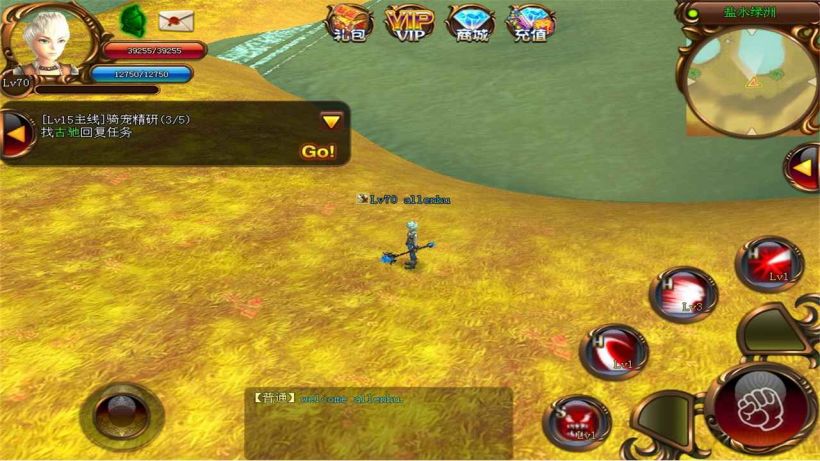
Task: Open the 礼包 gift pack menu
Action: pos(351,22)
